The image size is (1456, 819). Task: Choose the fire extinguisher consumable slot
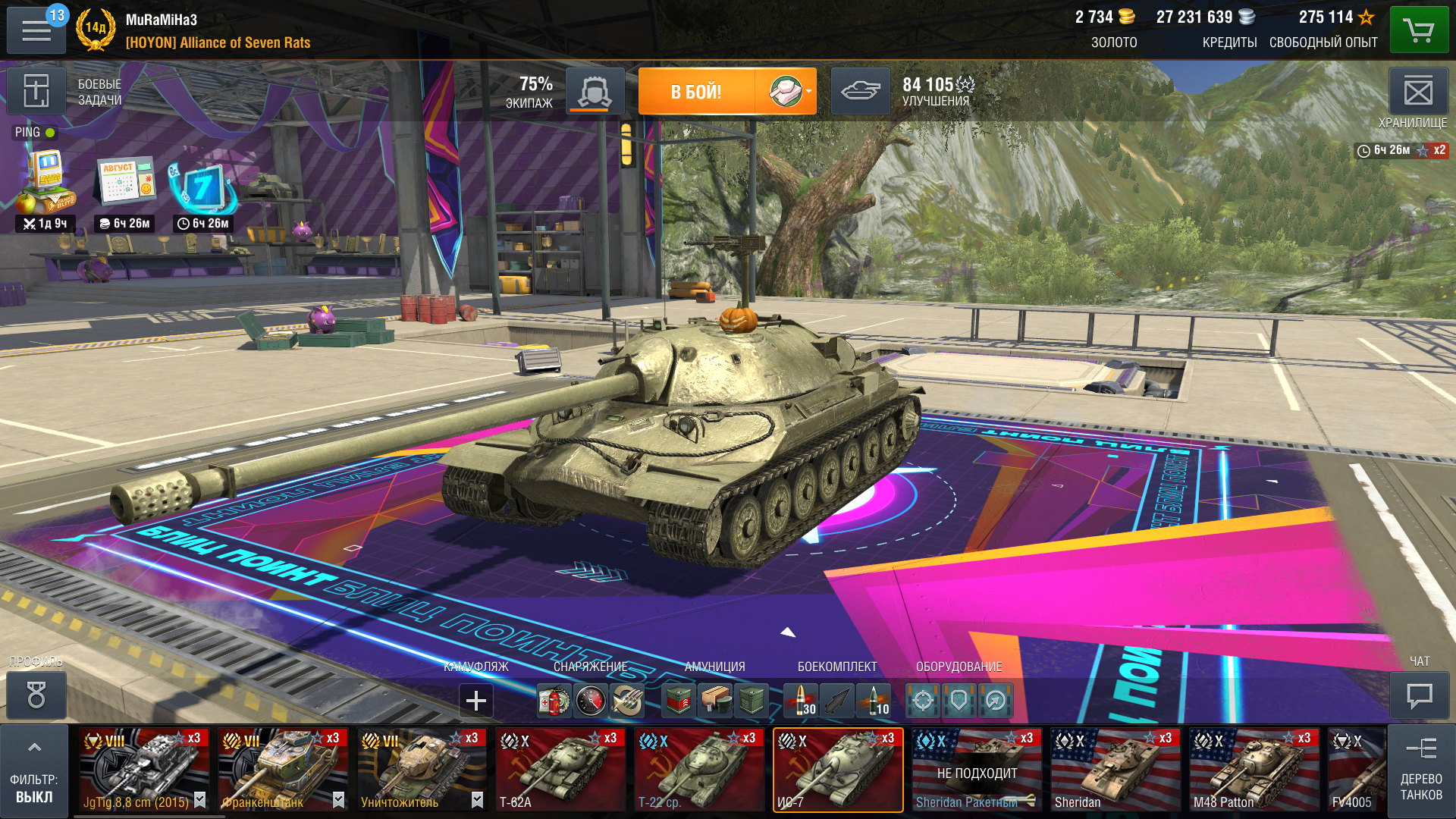pos(554,701)
